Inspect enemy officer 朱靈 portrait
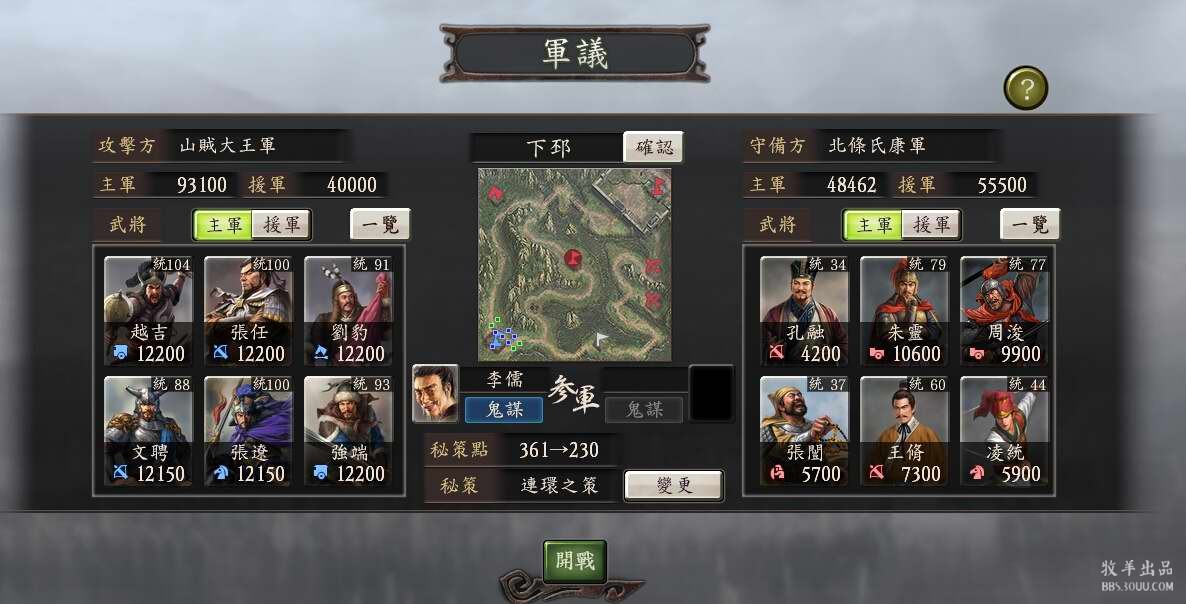This screenshot has width=1186, height=604. pos(905,311)
